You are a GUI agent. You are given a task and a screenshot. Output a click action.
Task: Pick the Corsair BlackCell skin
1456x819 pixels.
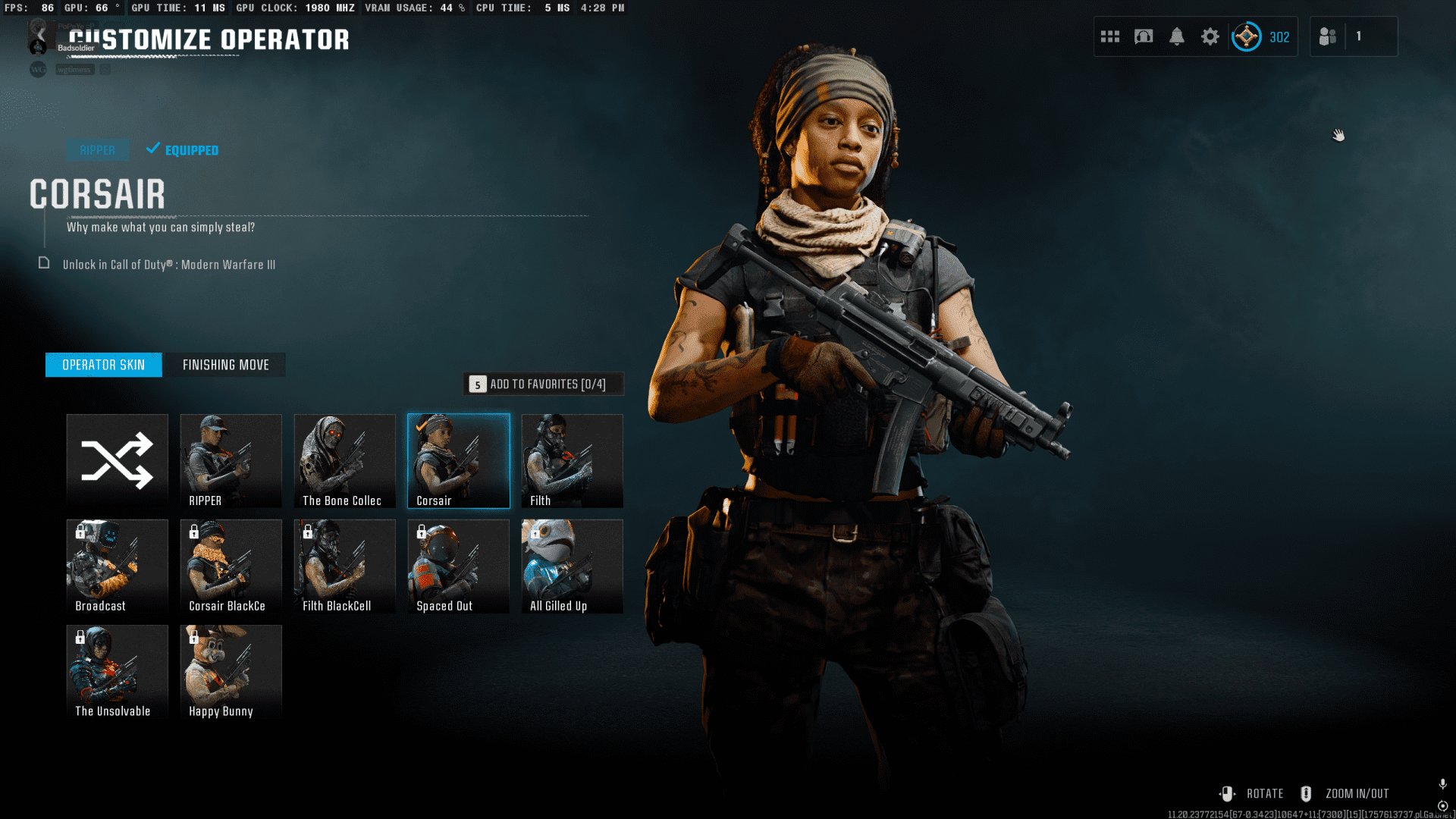point(231,566)
